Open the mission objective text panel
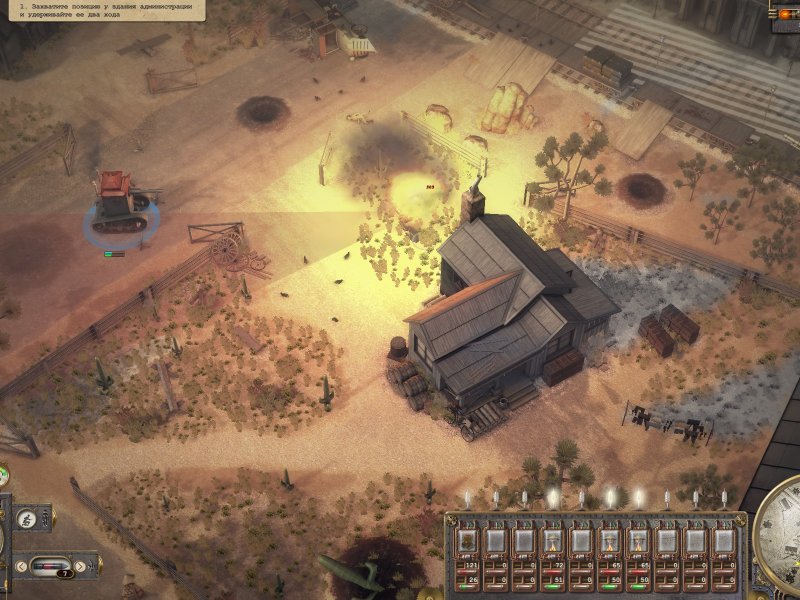The height and width of the screenshot is (600, 800). [102, 10]
